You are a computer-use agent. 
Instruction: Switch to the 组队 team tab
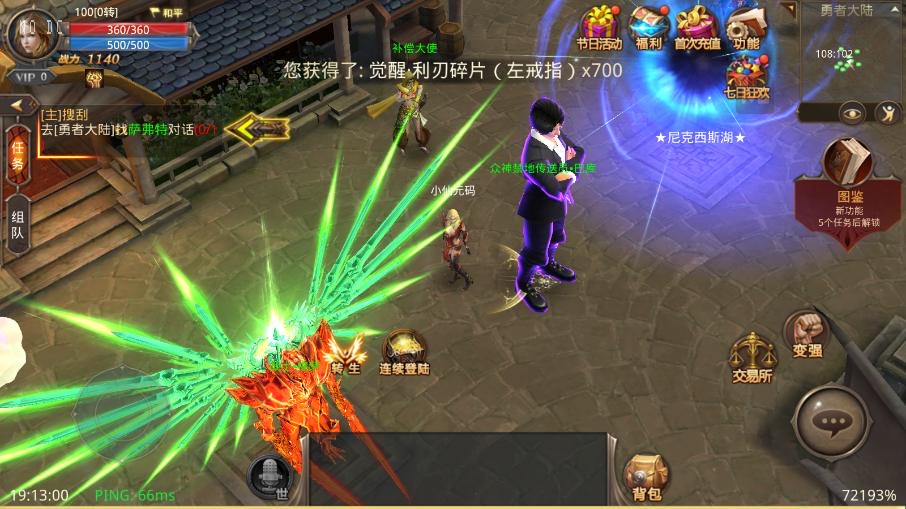[x=17, y=226]
